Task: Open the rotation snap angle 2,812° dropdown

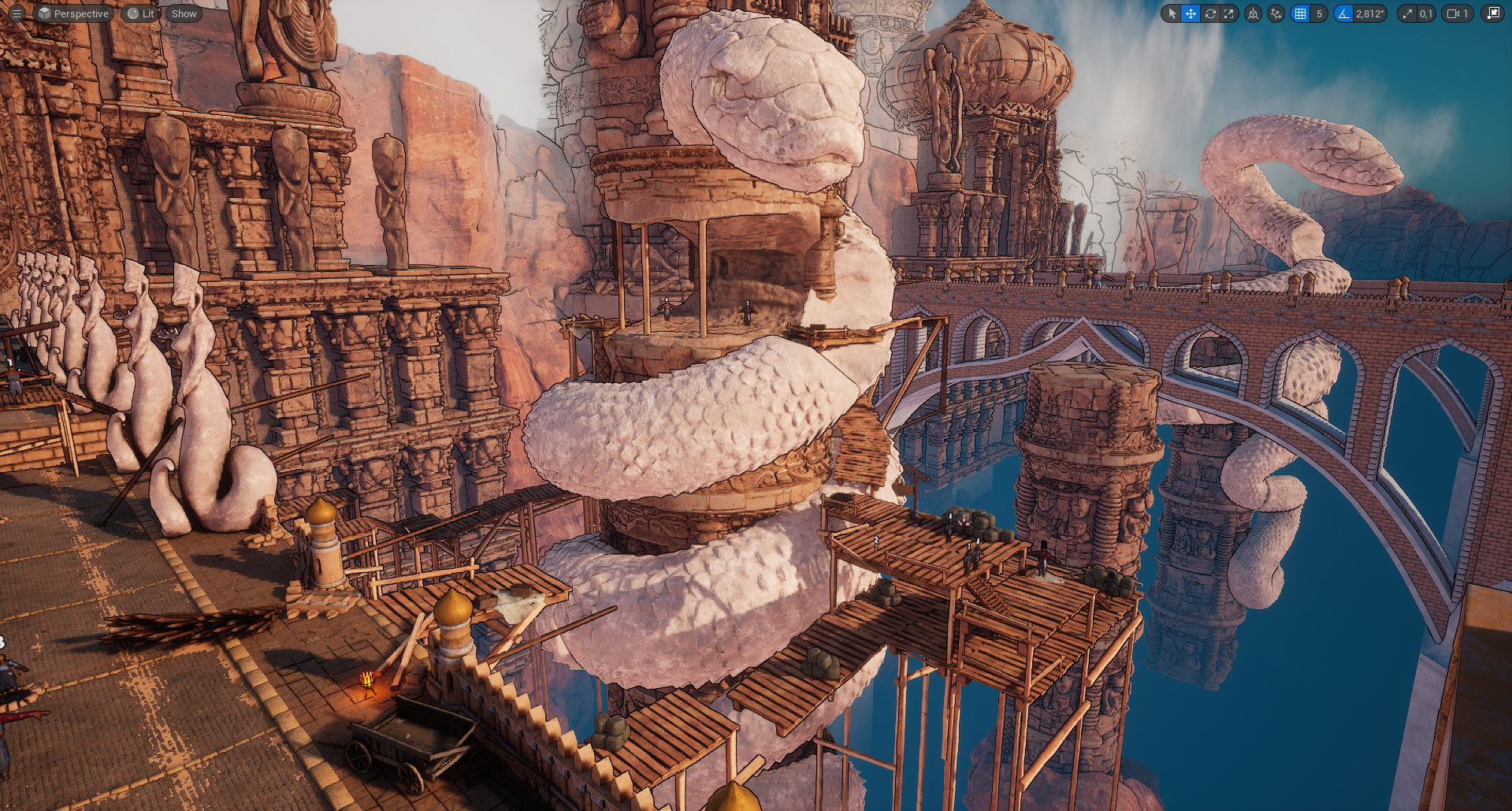Action: (x=1370, y=13)
